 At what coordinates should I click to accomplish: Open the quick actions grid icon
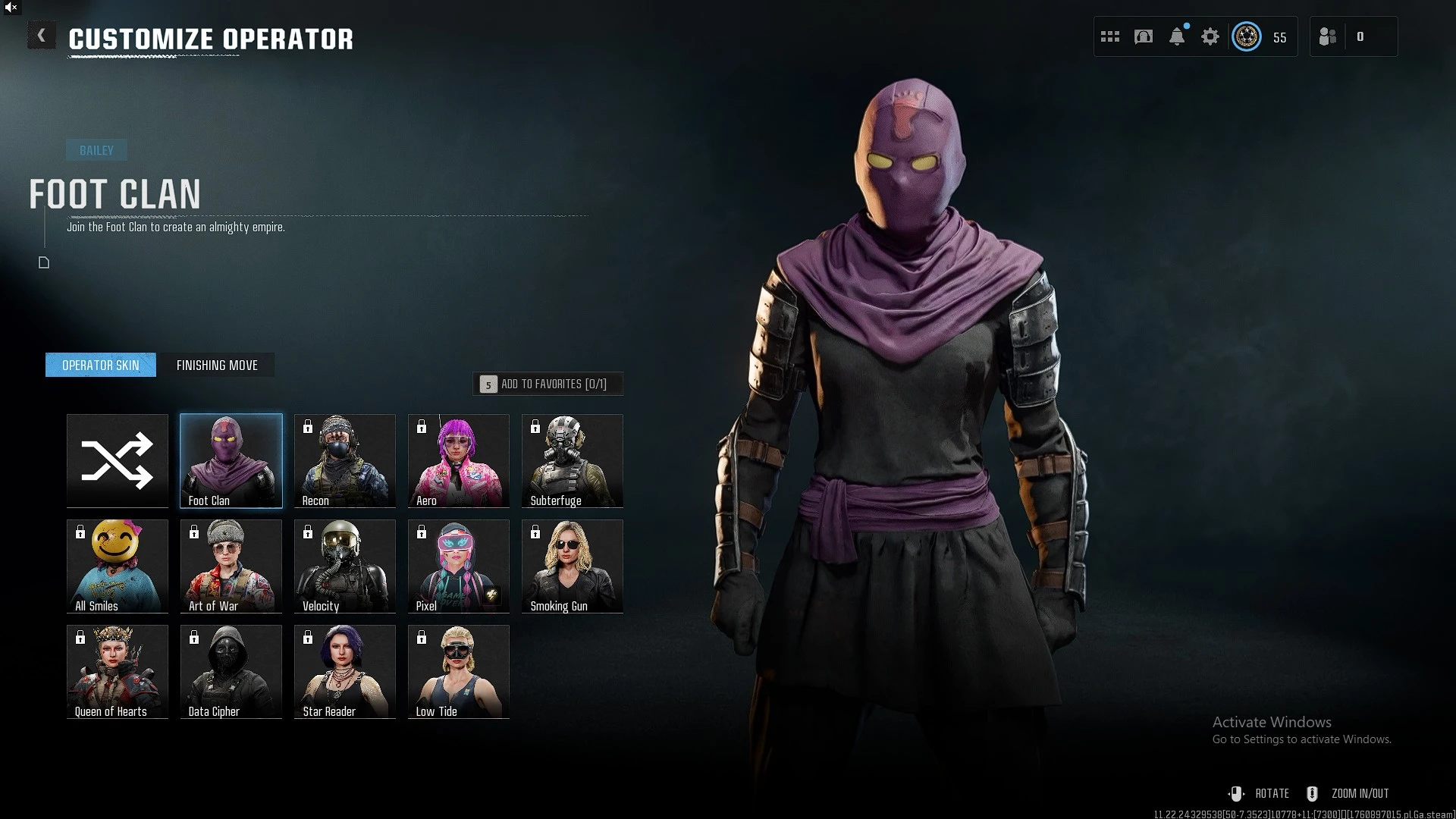coord(1109,36)
